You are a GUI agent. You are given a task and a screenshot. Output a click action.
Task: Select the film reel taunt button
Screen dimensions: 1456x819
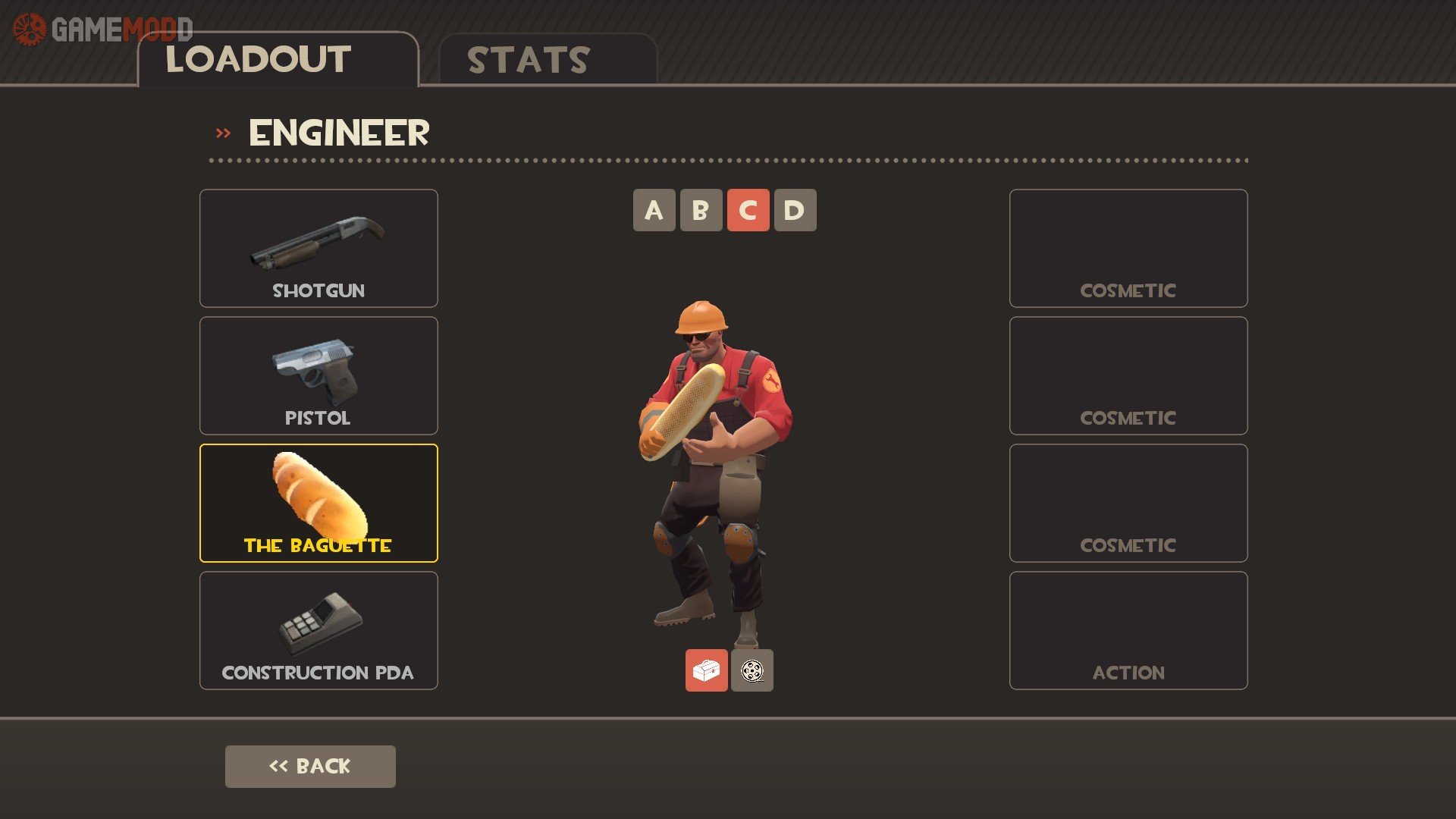click(752, 670)
